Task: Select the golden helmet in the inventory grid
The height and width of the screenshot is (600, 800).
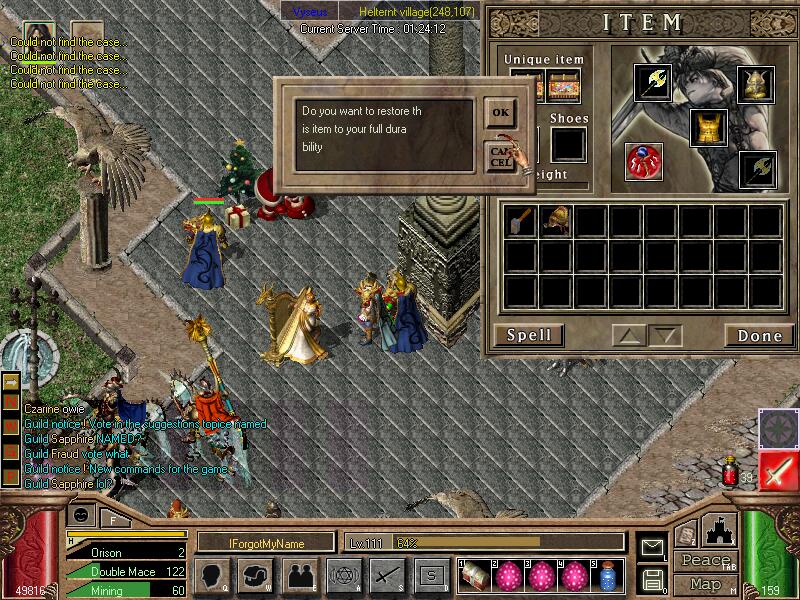Action: (x=555, y=220)
